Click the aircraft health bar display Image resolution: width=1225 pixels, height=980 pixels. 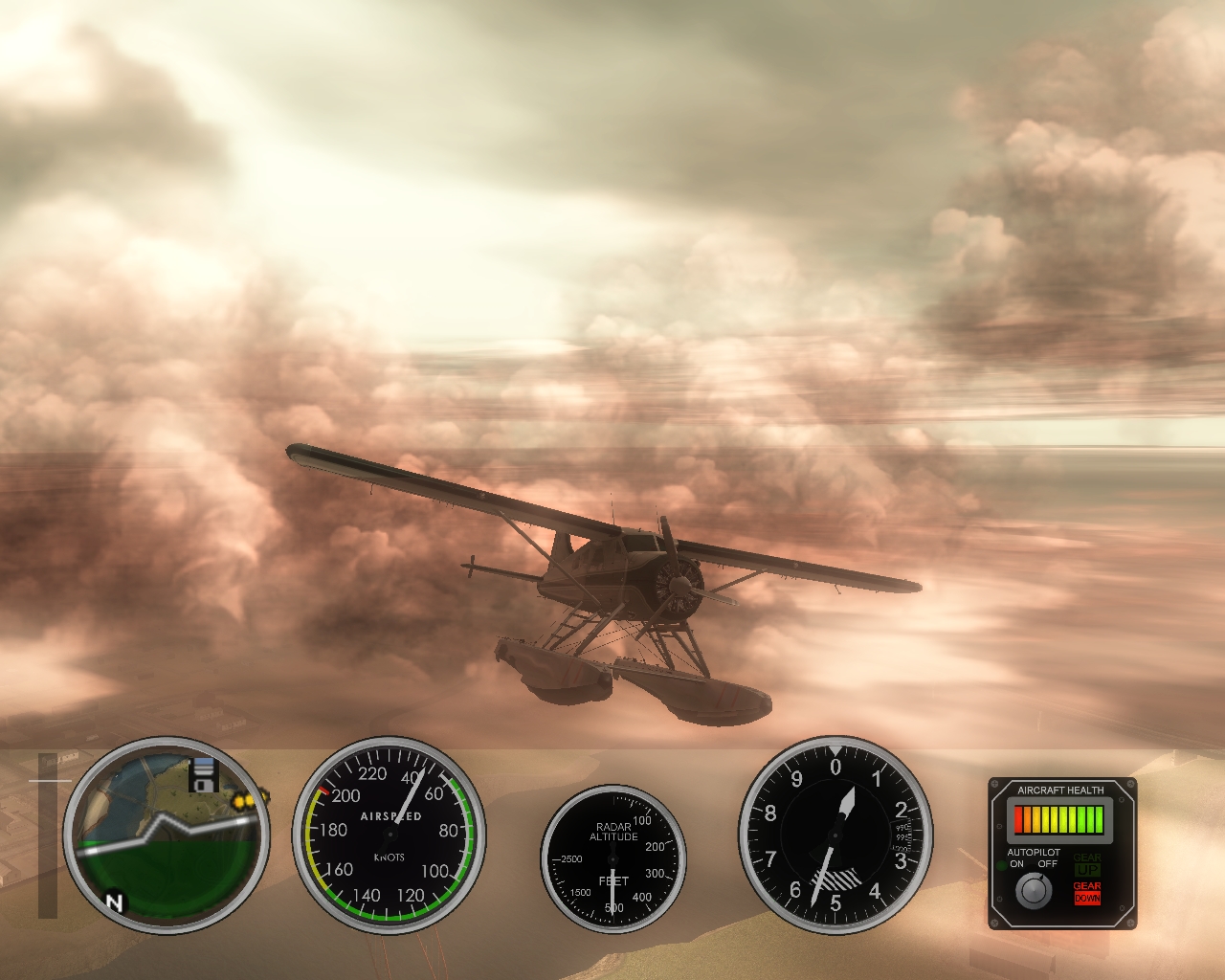(1059, 820)
